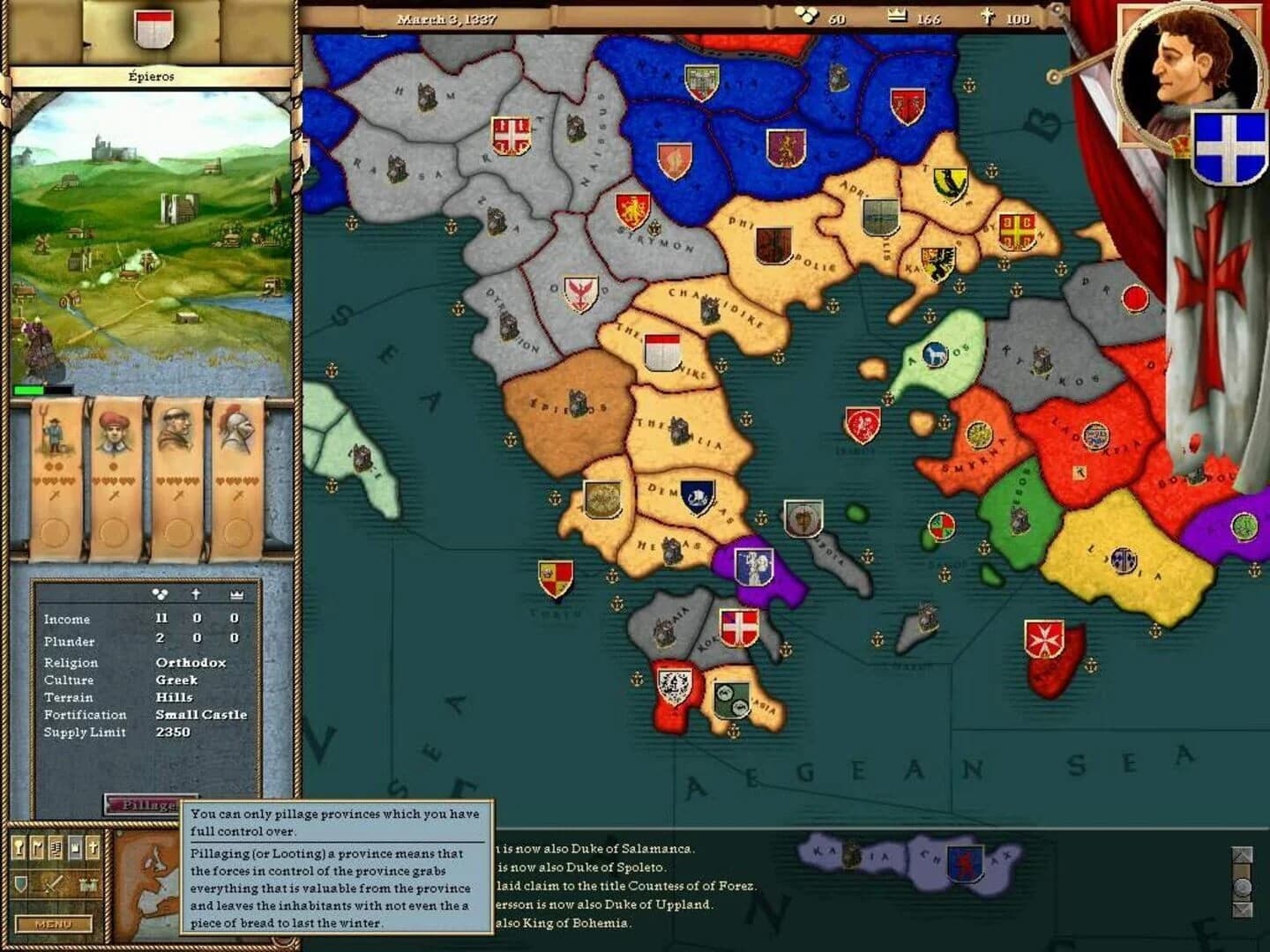Click the church cross icon in bottom-left toolbar
Image resolution: width=1270 pixels, height=952 pixels.
(x=93, y=847)
